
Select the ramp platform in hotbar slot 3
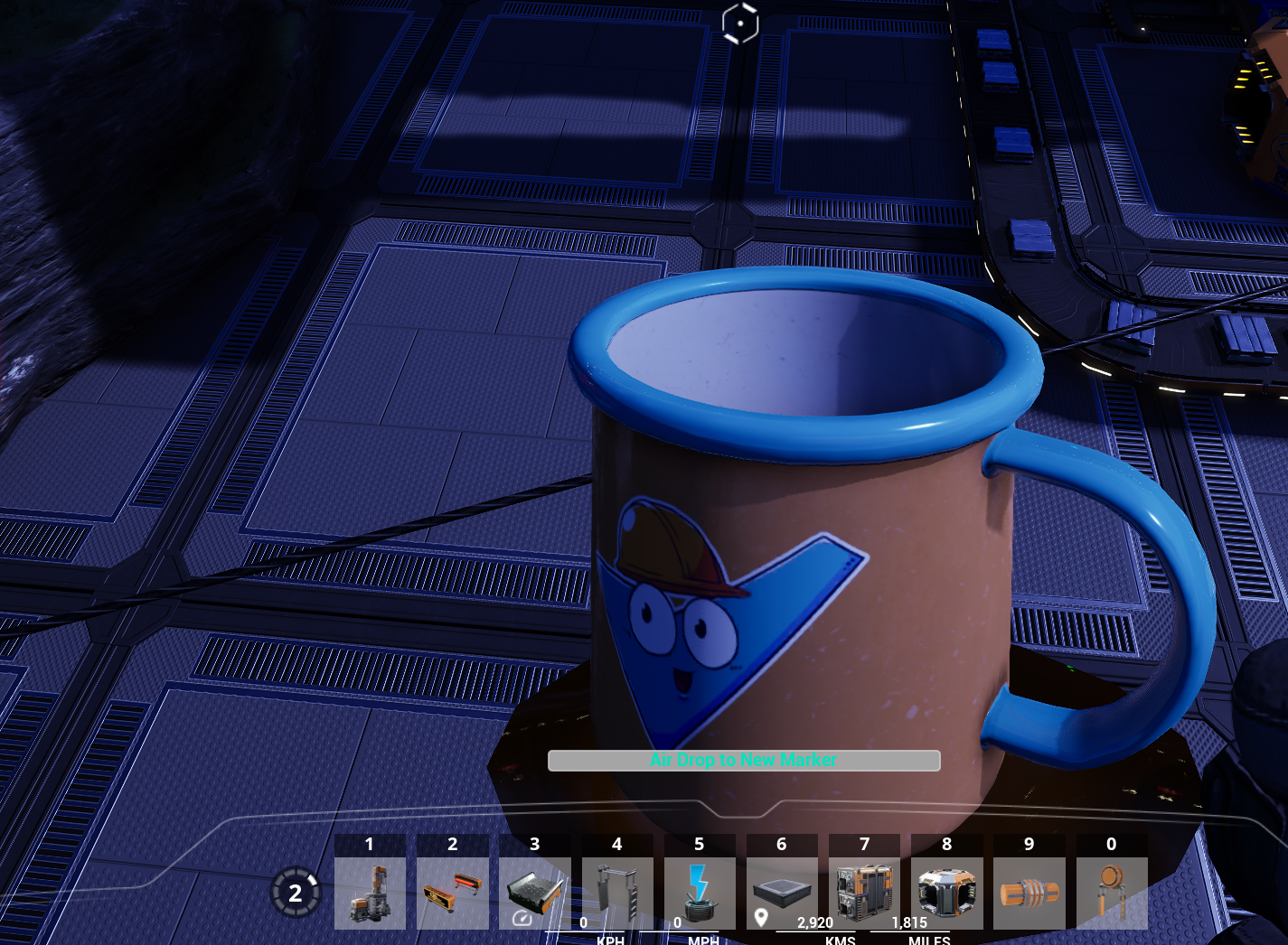tap(534, 893)
